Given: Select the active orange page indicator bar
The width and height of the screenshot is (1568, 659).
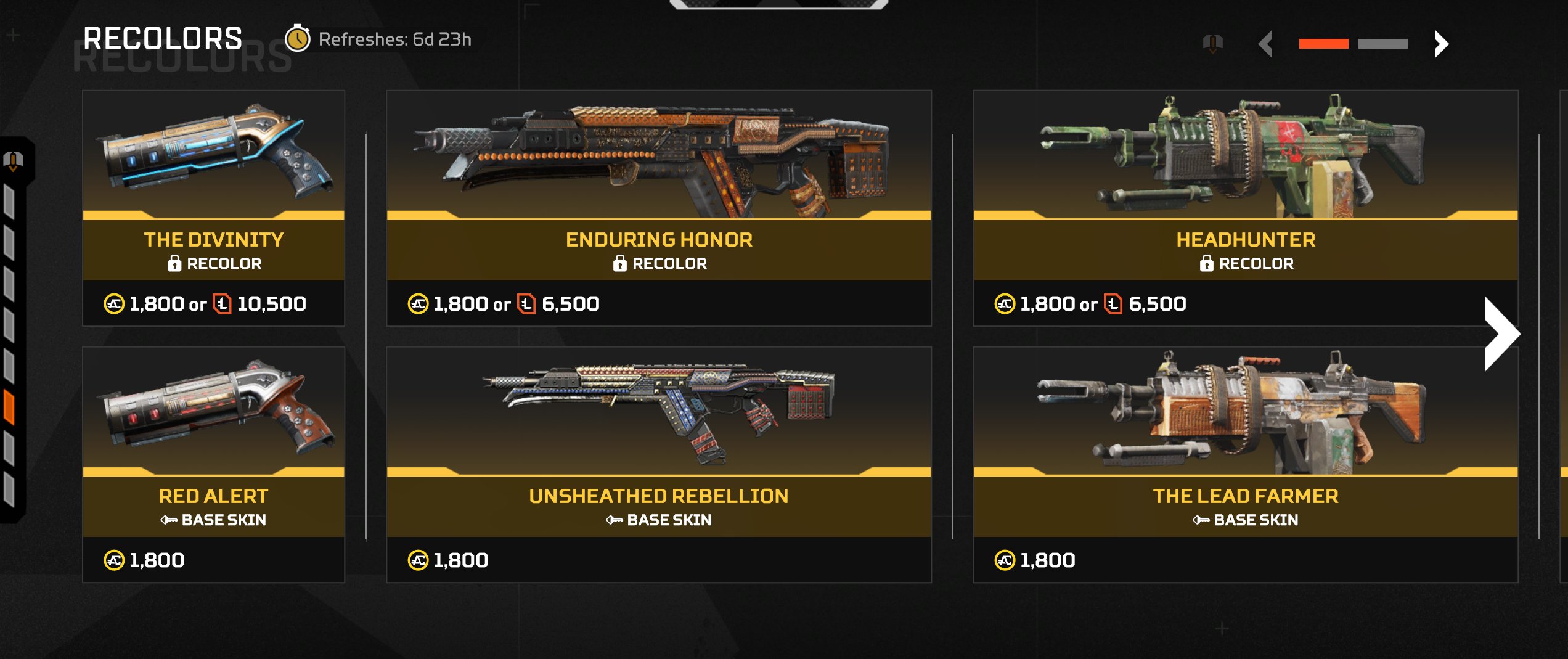Looking at the screenshot, I should (1323, 44).
